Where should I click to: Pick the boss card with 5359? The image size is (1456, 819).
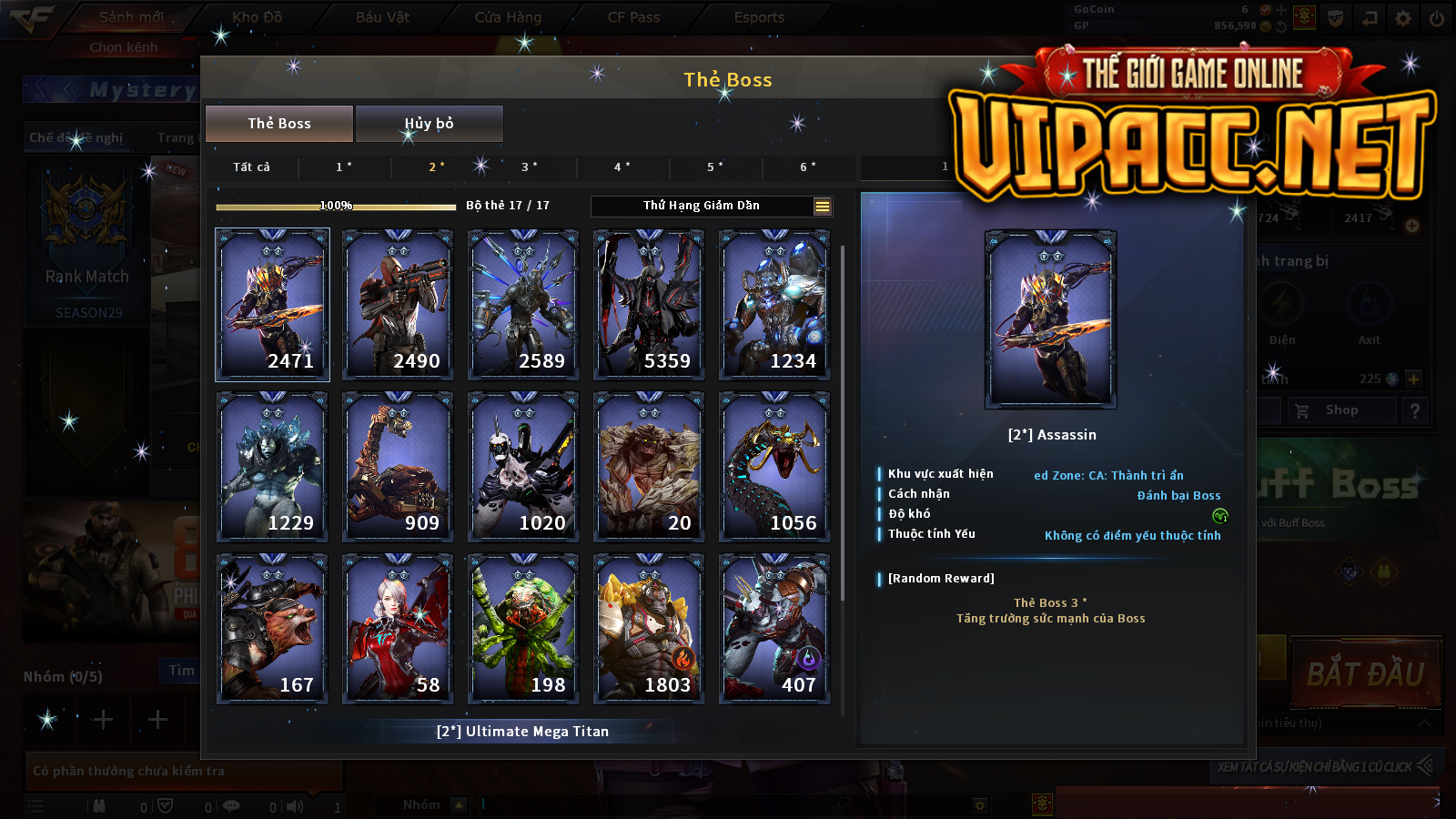[649, 304]
